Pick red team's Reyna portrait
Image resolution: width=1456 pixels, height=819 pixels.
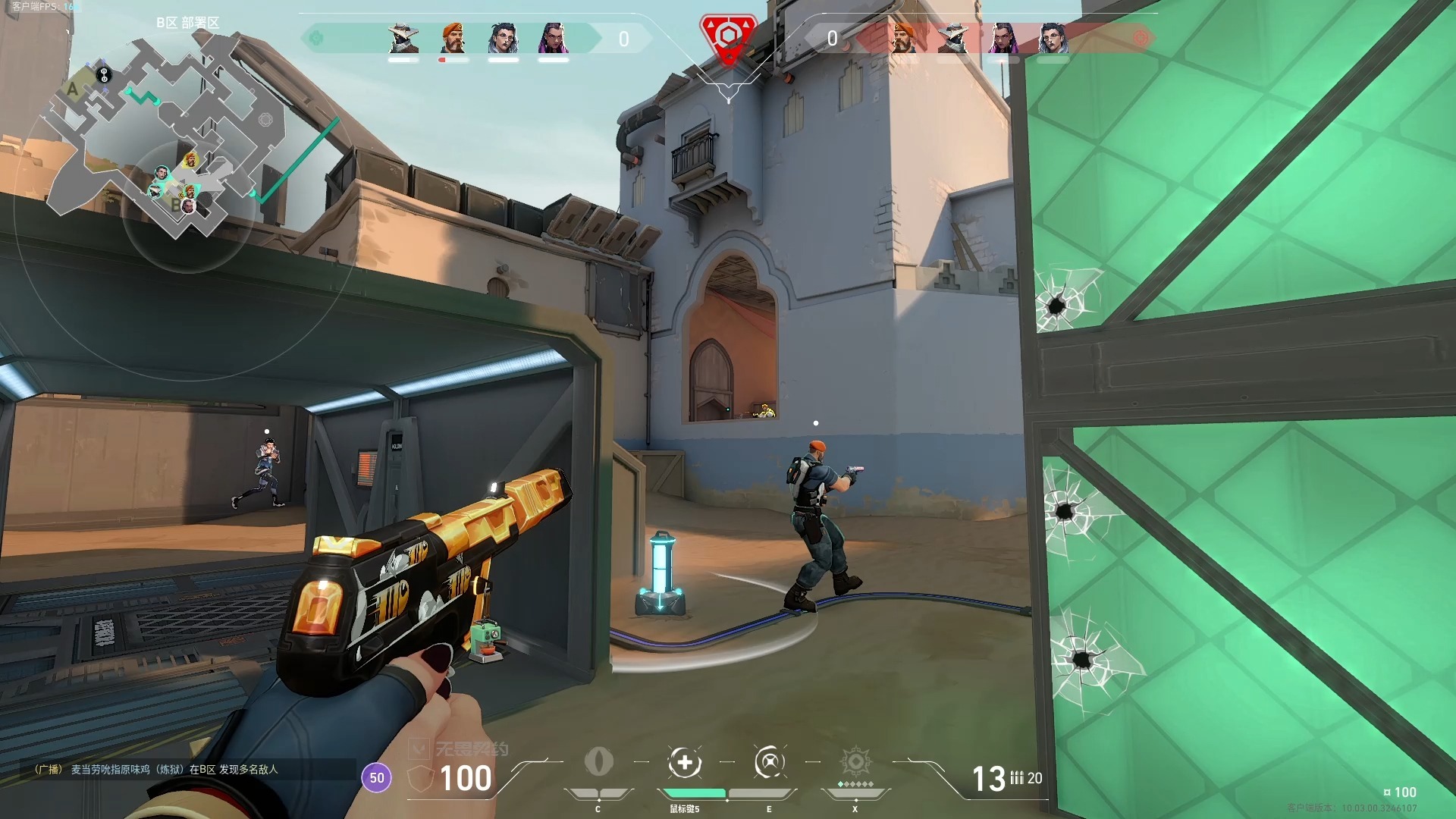[1003, 38]
